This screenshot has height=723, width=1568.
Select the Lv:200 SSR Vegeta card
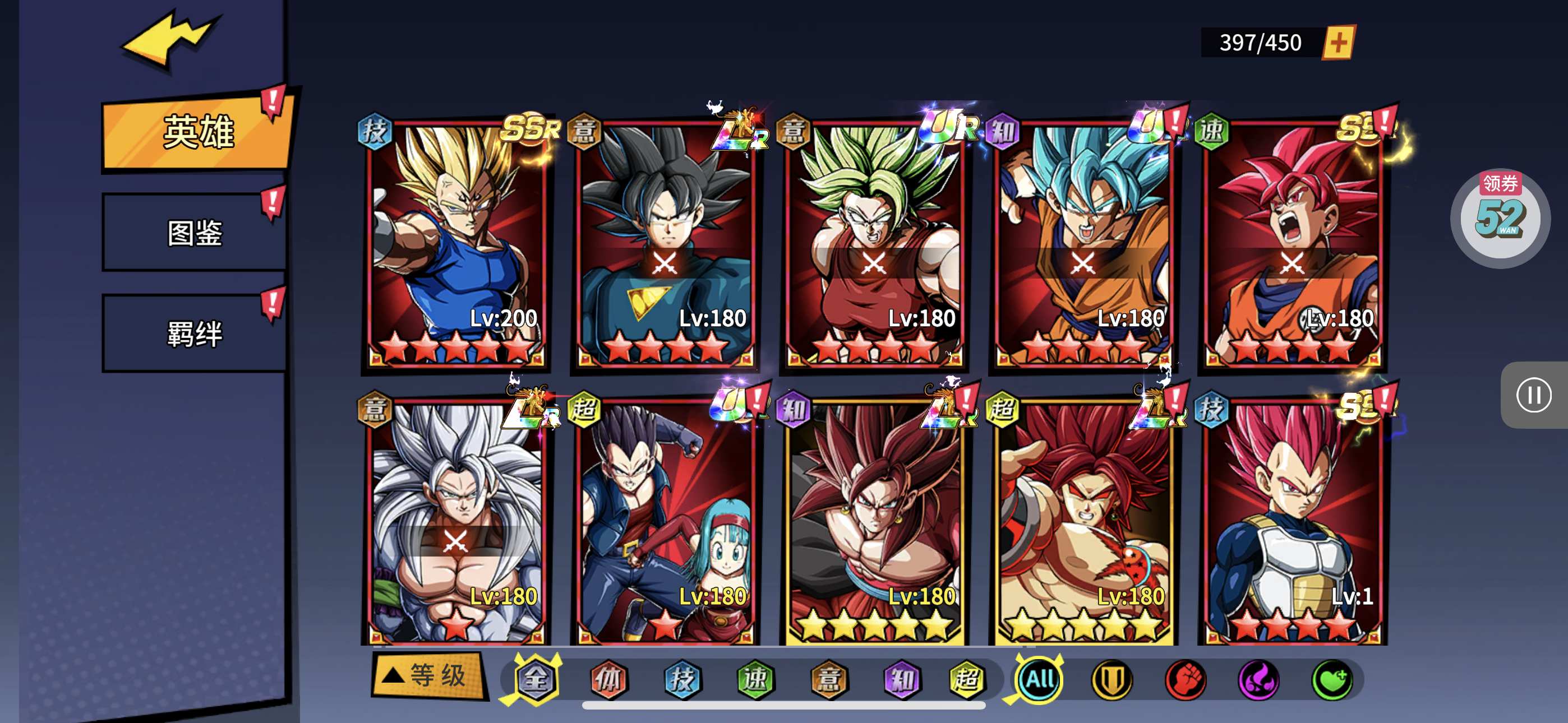[456, 243]
